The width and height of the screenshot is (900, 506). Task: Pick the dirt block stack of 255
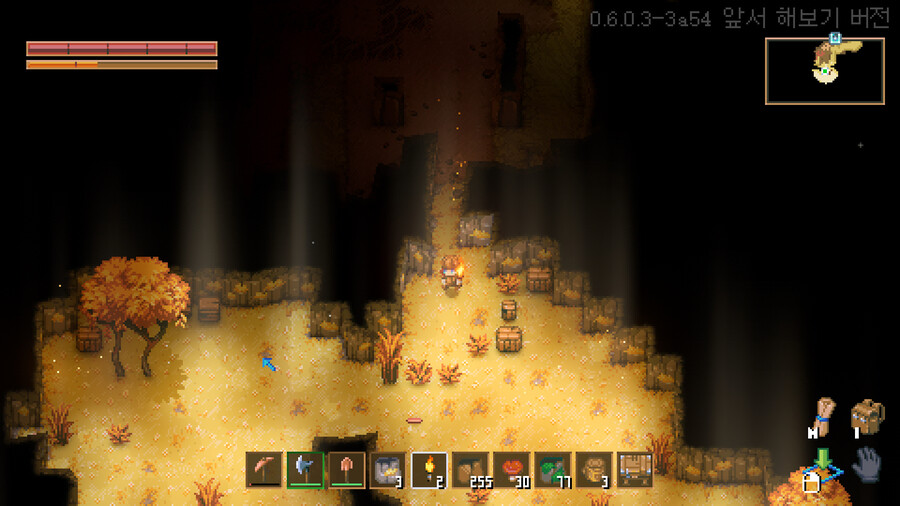click(470, 469)
